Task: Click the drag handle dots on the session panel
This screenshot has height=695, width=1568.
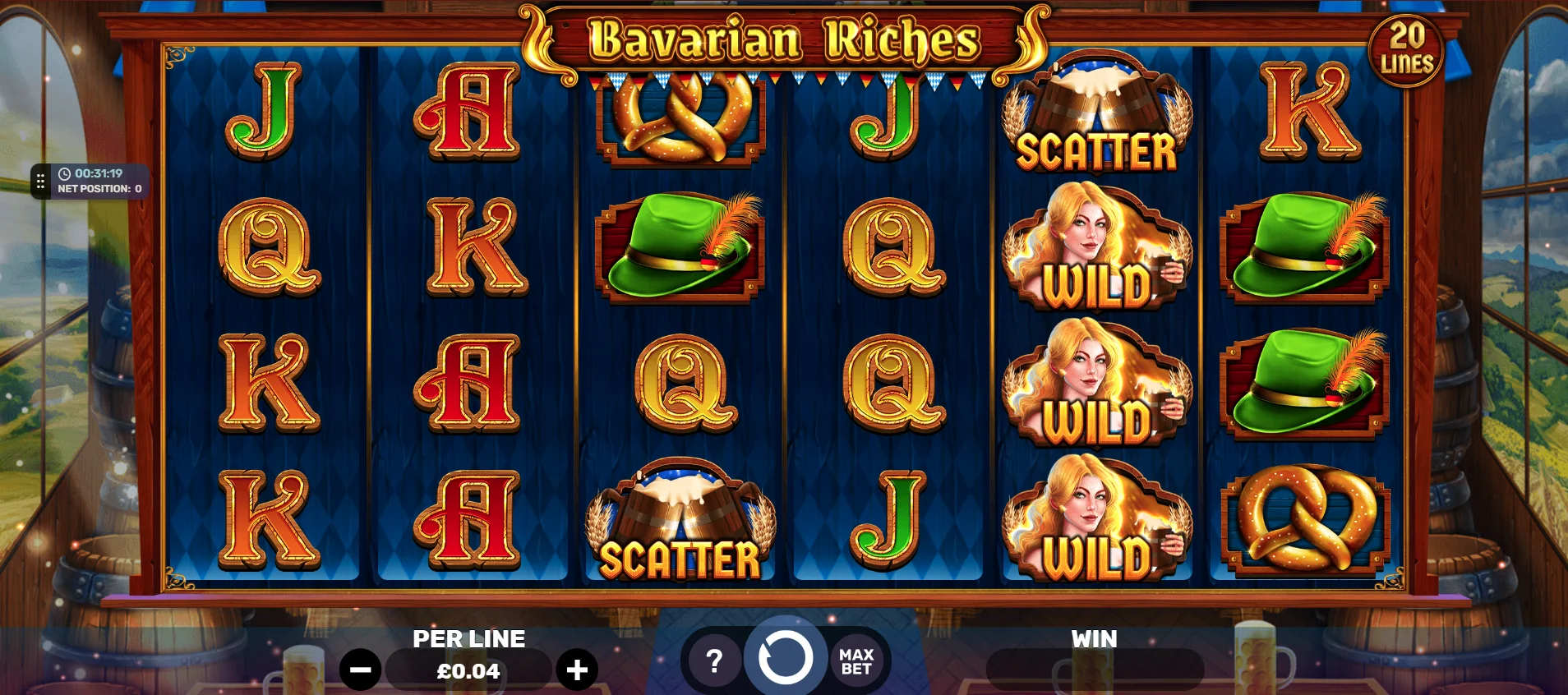Action: pyautogui.click(x=39, y=180)
